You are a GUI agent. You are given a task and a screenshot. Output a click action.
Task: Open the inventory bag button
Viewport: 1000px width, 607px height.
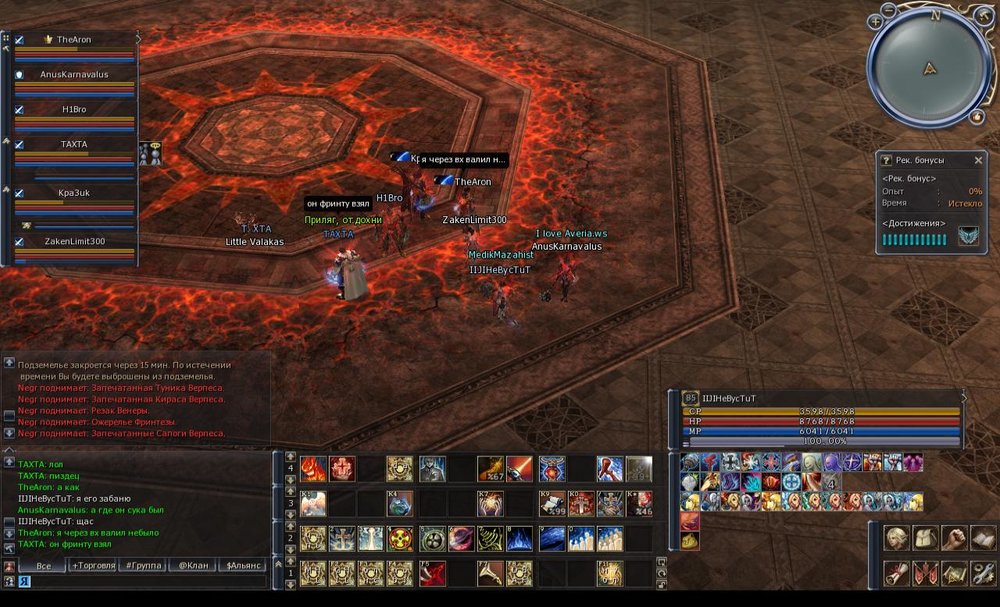point(926,538)
